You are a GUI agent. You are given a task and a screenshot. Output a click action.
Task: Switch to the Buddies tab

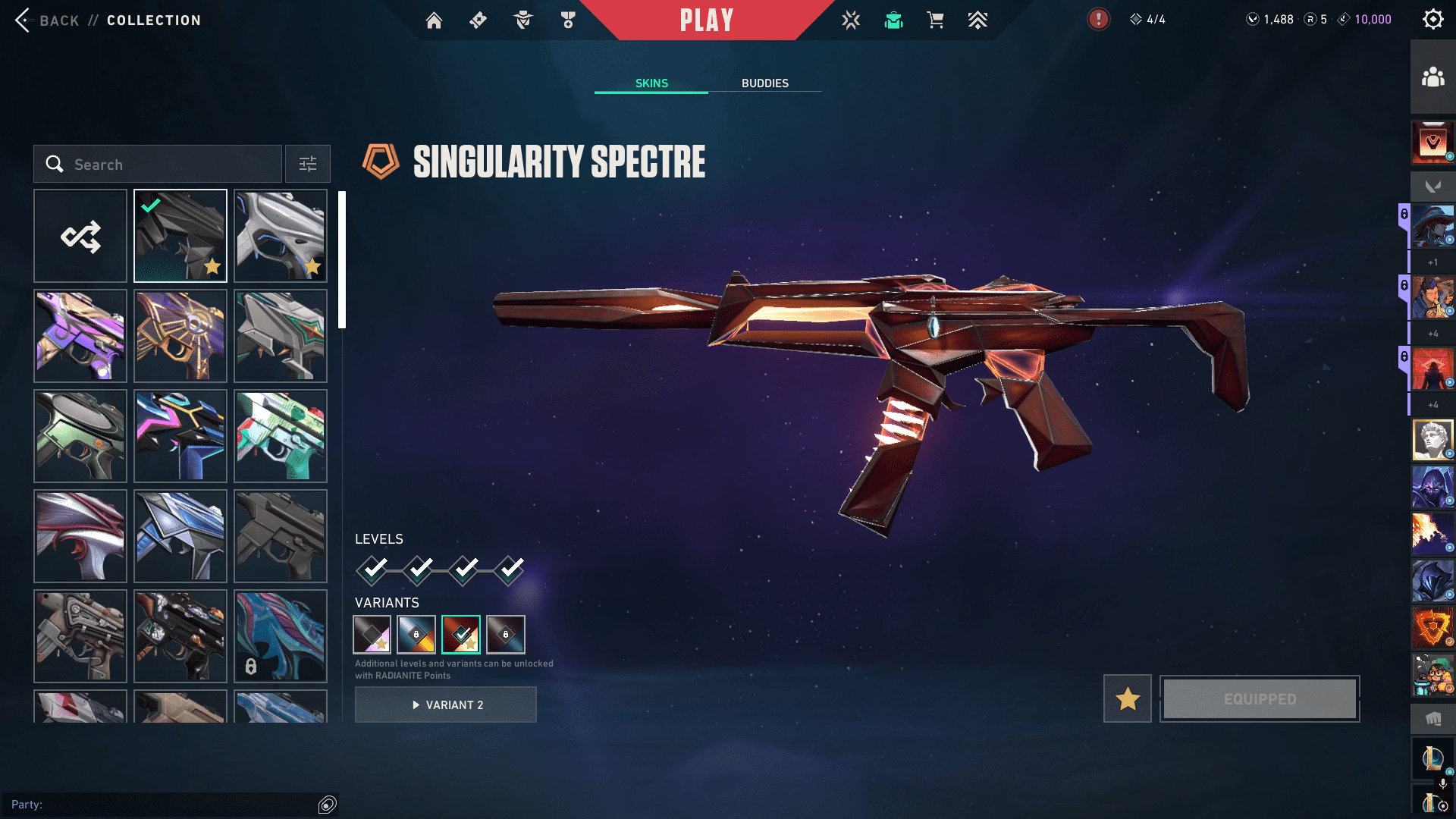tap(764, 83)
